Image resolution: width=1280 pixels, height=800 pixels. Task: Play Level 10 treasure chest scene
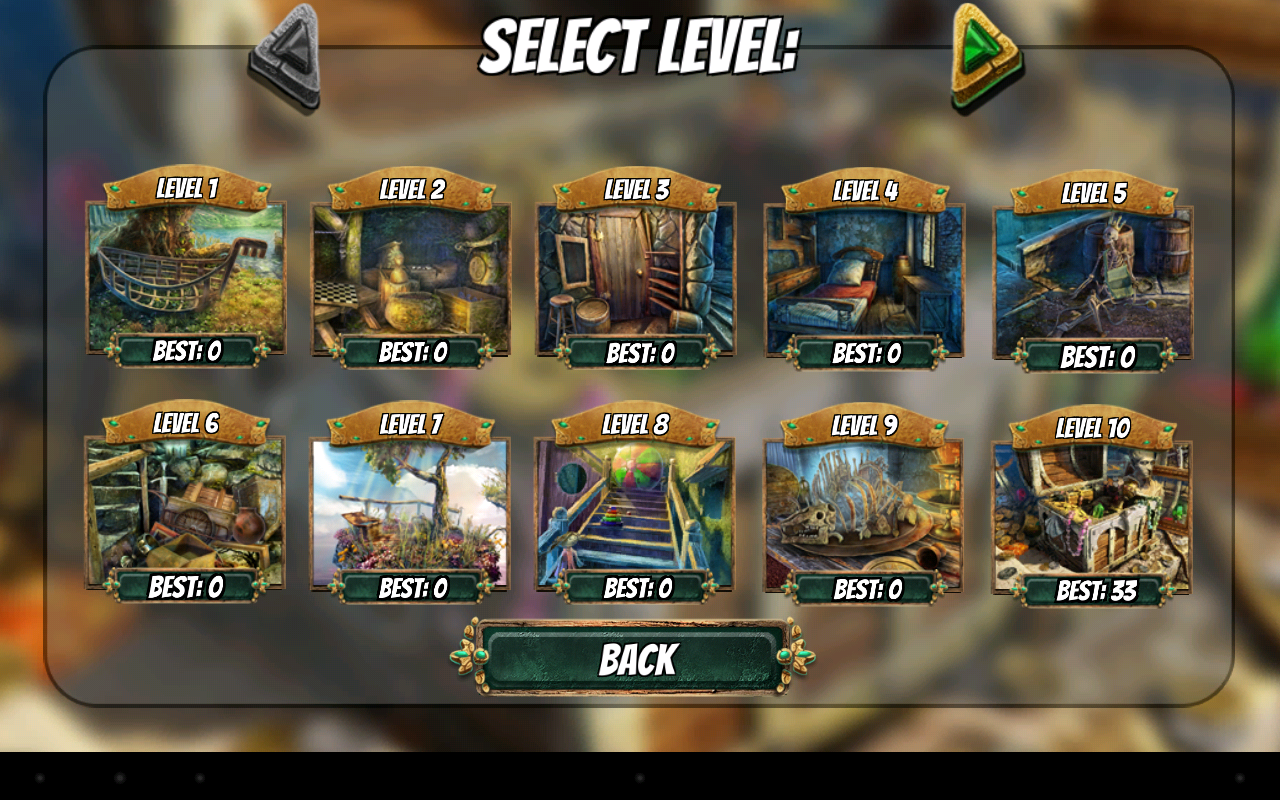point(1091,513)
